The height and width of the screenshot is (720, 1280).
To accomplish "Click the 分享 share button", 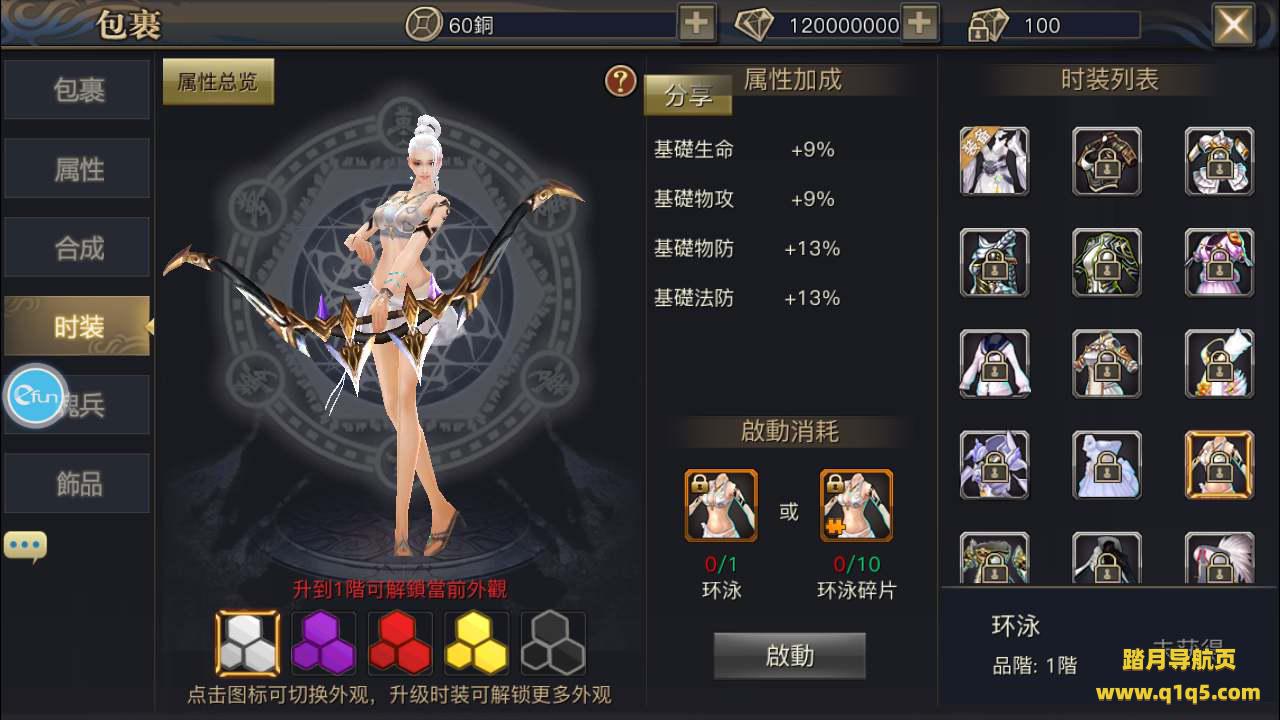I will [x=688, y=96].
